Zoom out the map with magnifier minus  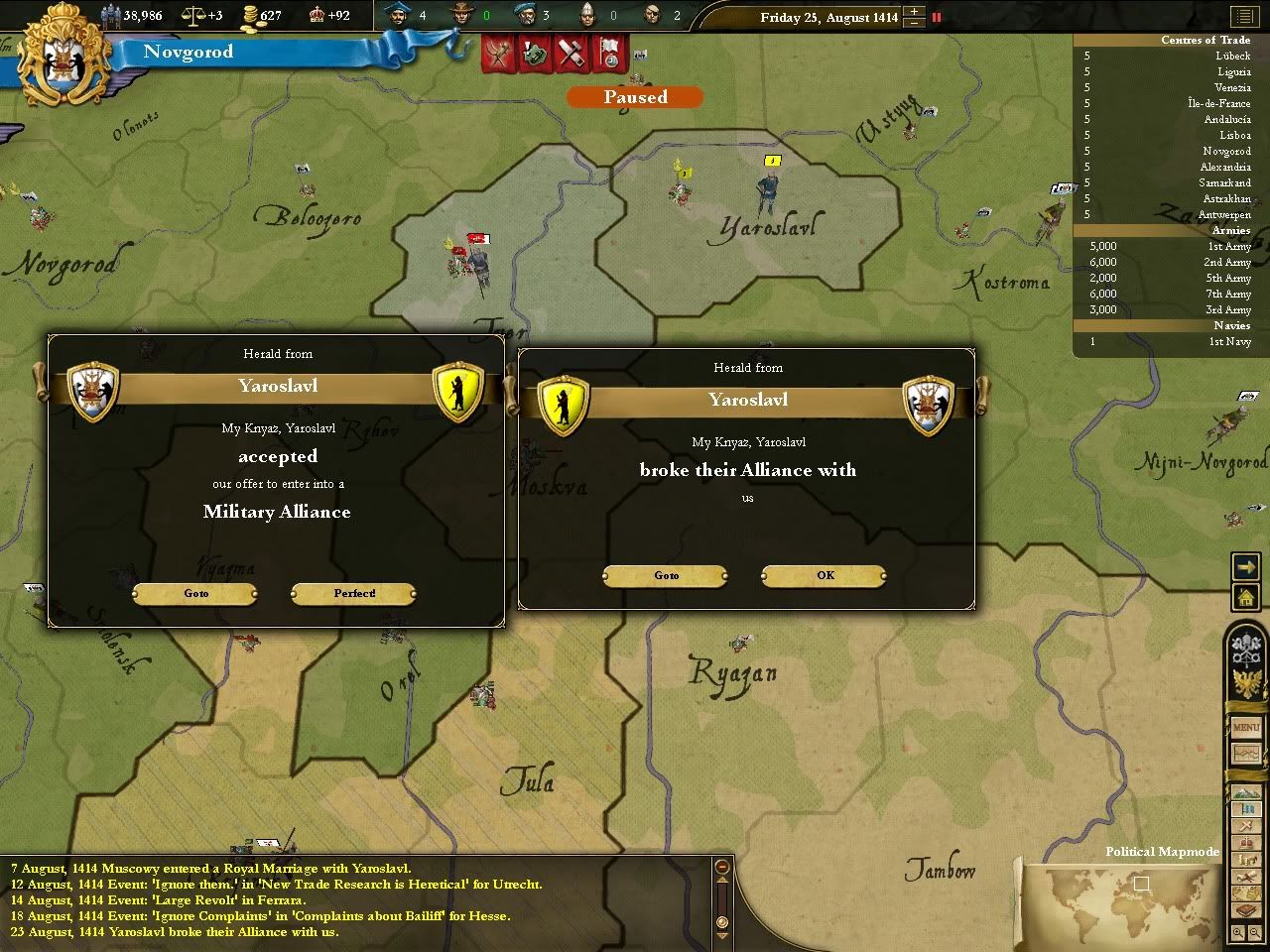(x=1255, y=933)
